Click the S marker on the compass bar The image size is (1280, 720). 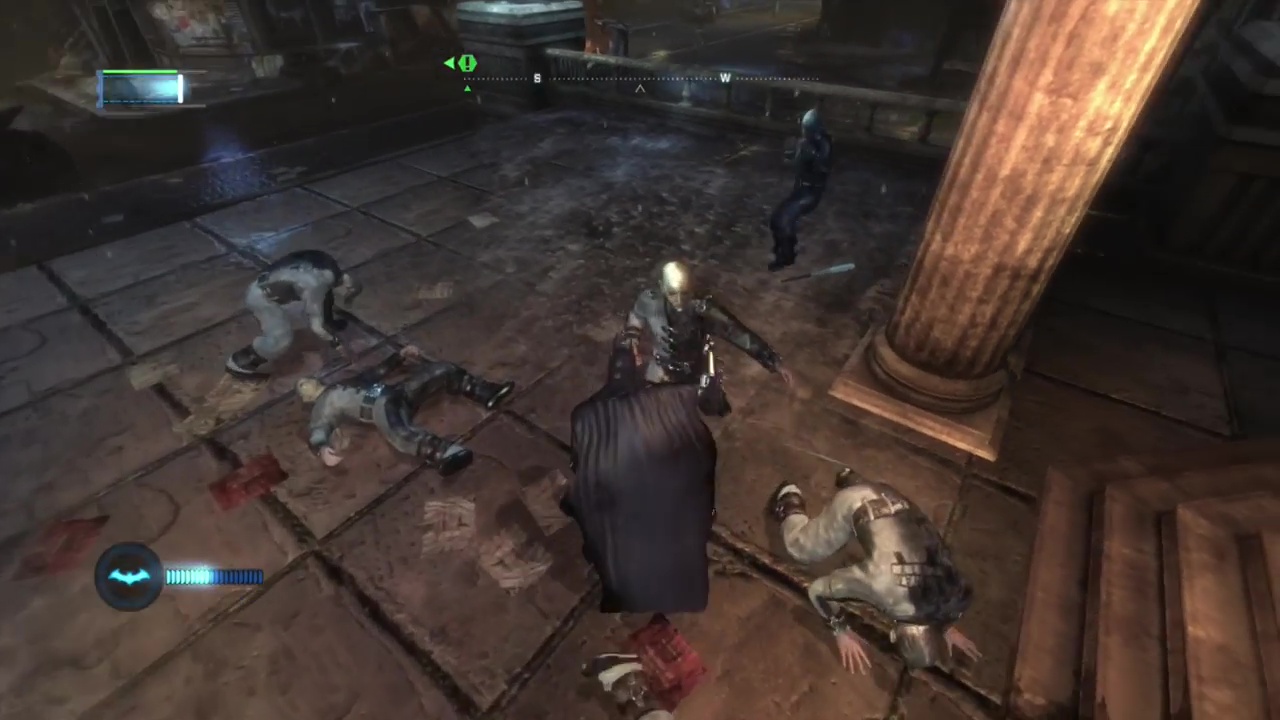coord(537,78)
